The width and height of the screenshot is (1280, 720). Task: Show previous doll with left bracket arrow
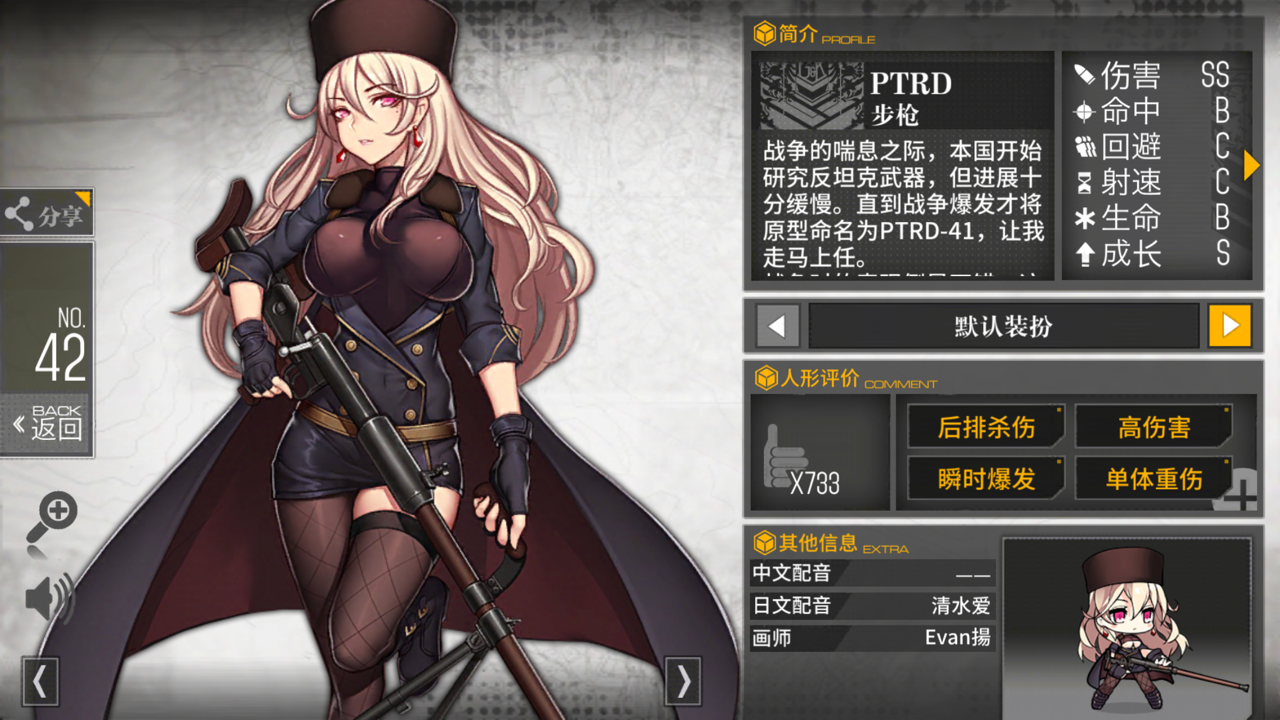coord(40,682)
